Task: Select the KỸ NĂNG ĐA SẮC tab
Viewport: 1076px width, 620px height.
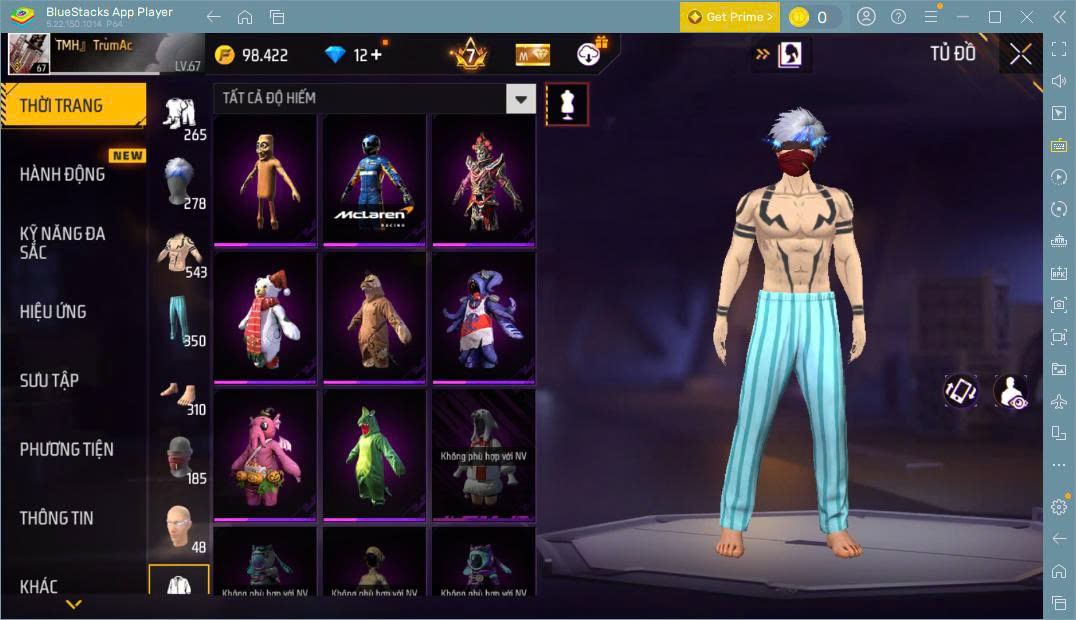Action: [x=63, y=242]
